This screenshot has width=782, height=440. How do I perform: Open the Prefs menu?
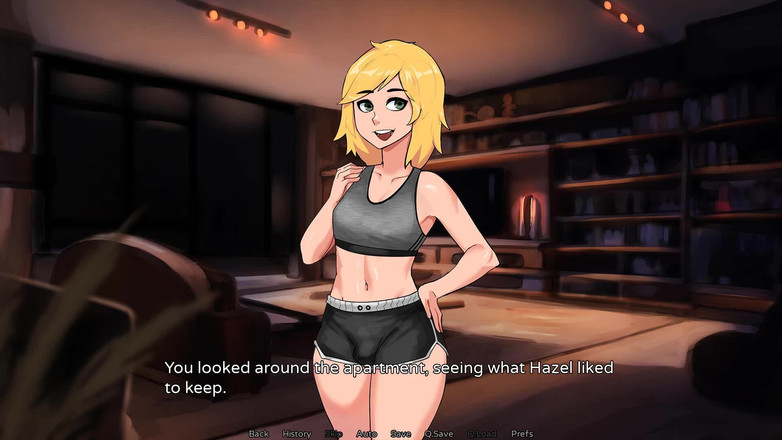click(522, 434)
